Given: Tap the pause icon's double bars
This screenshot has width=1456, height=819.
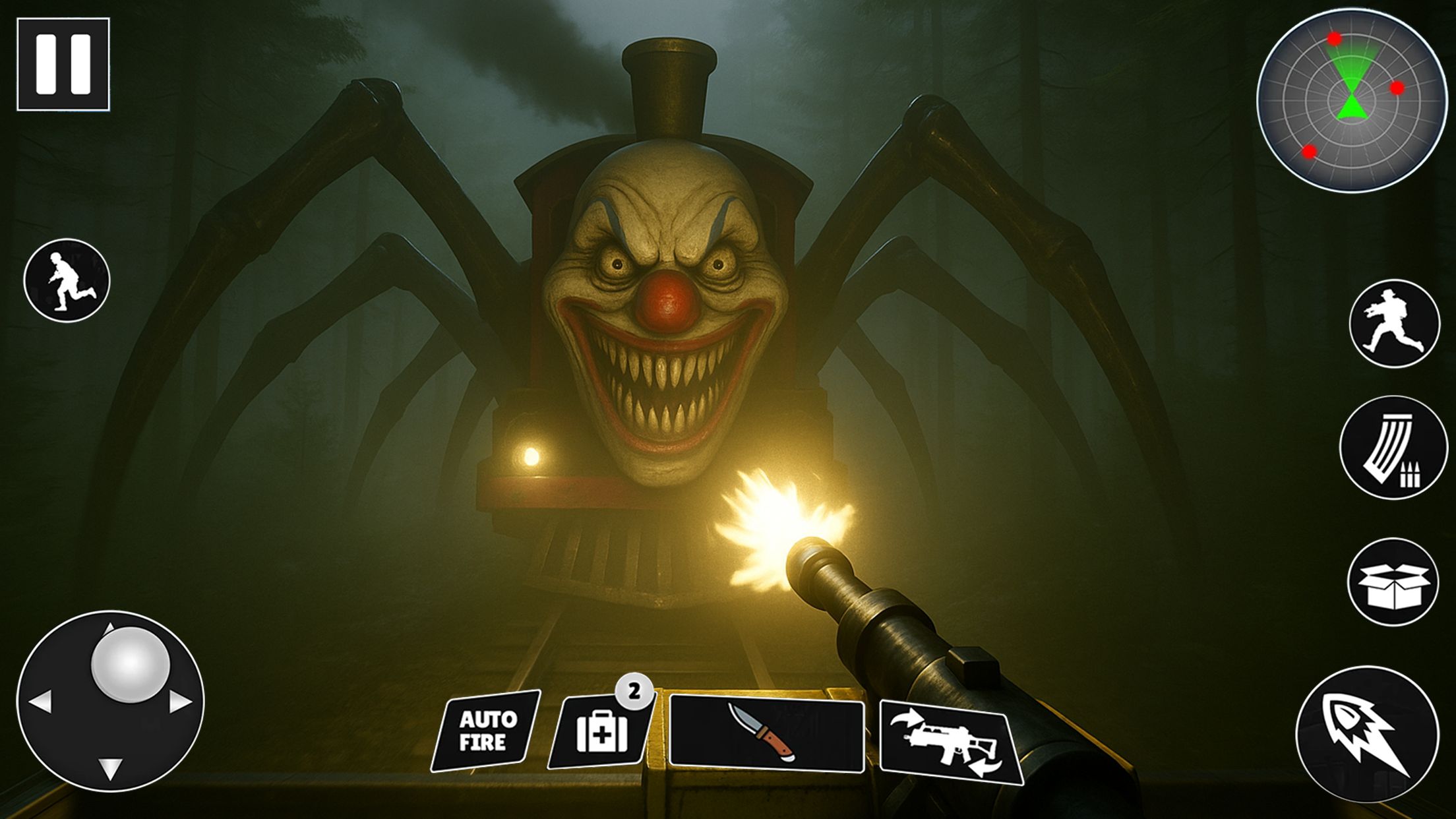Looking at the screenshot, I should click(65, 64).
